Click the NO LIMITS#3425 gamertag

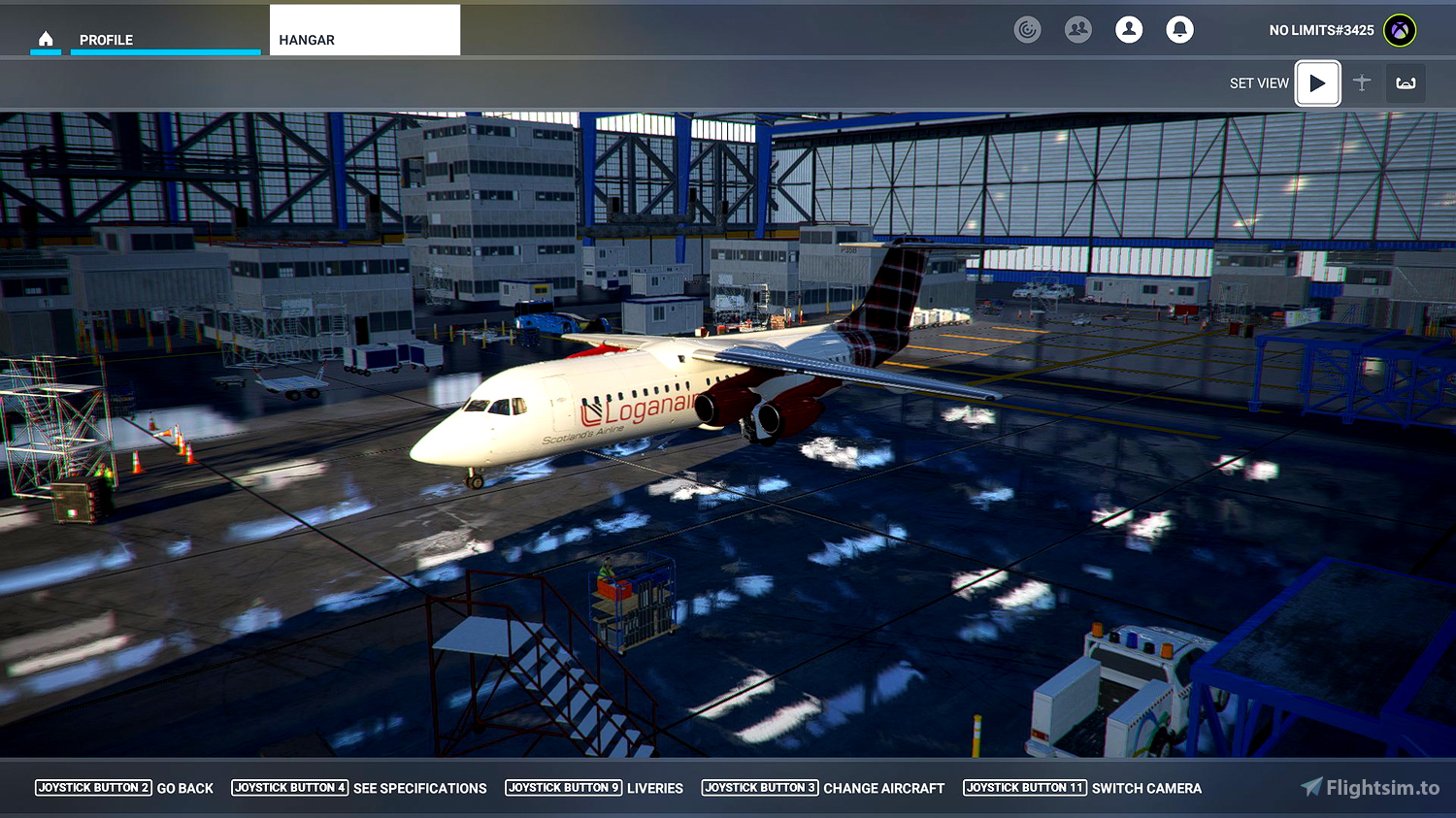pos(1320,30)
